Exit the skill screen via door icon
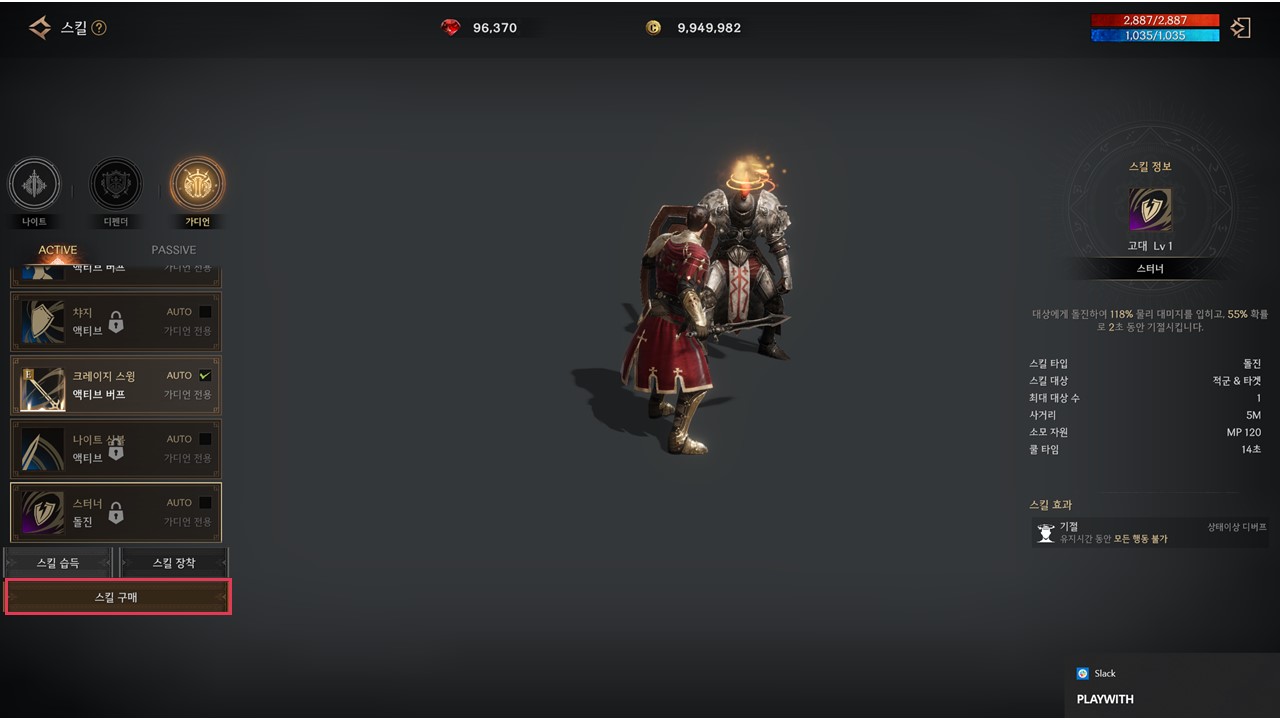The image size is (1280, 720). 1241,28
